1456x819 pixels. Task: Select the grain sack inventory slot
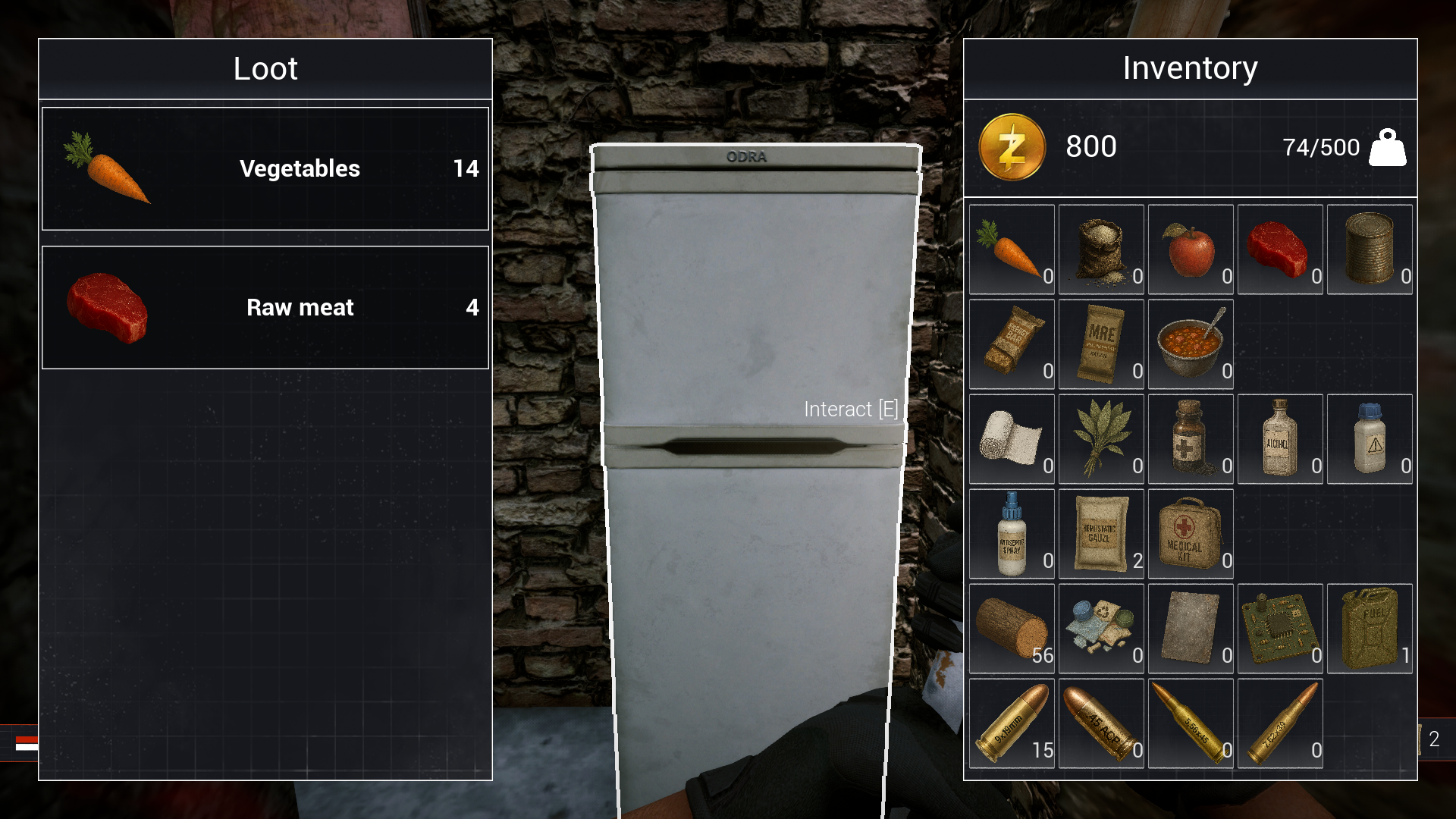[x=1101, y=249]
